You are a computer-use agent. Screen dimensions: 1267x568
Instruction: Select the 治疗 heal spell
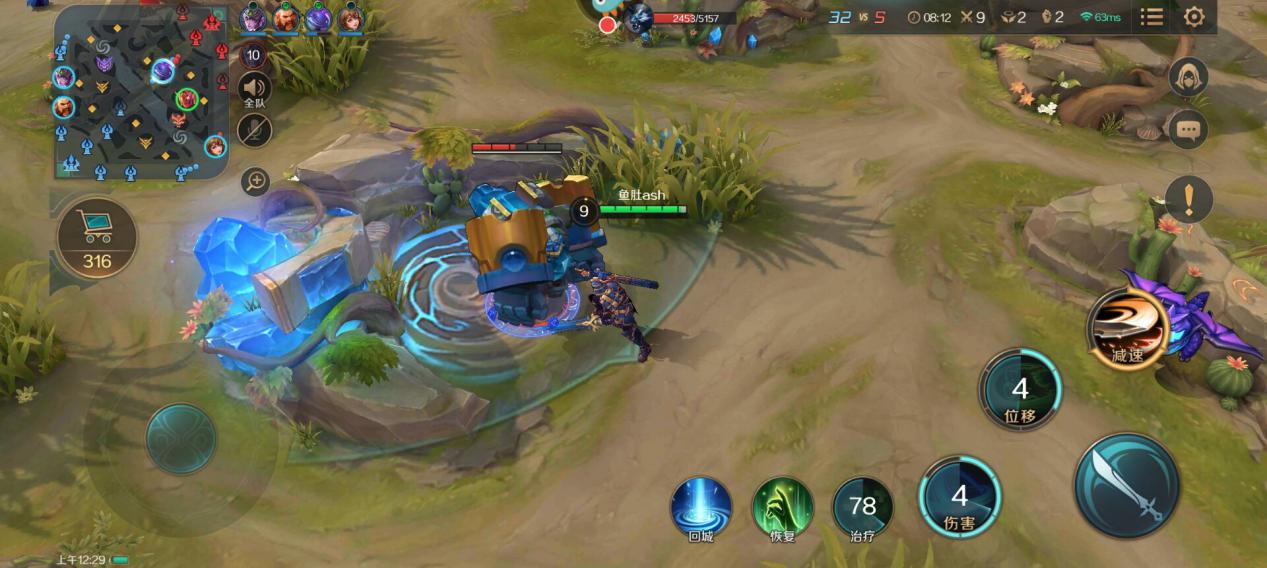point(862,507)
